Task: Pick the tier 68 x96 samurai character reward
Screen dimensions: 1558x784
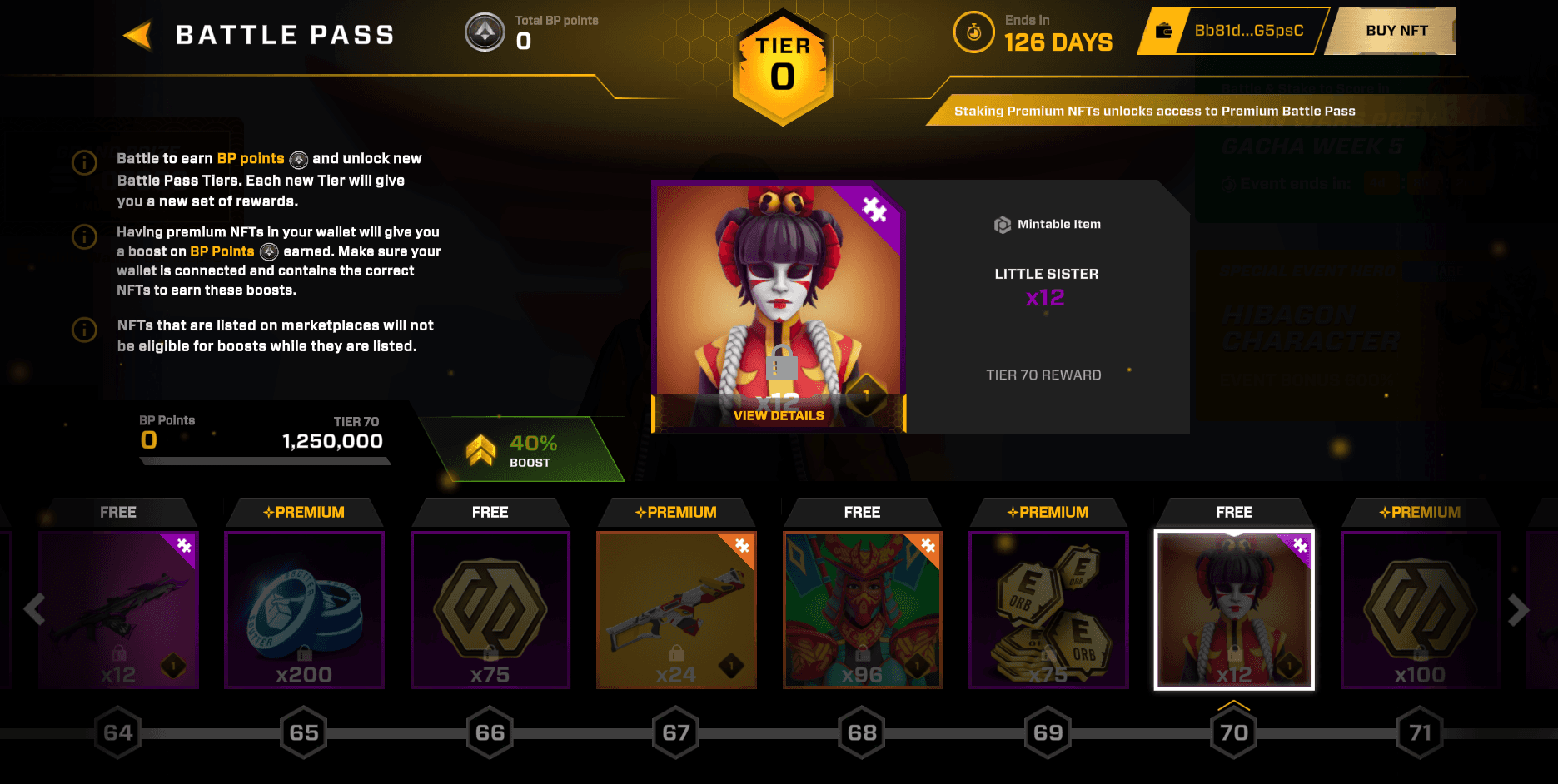Action: coord(862,610)
